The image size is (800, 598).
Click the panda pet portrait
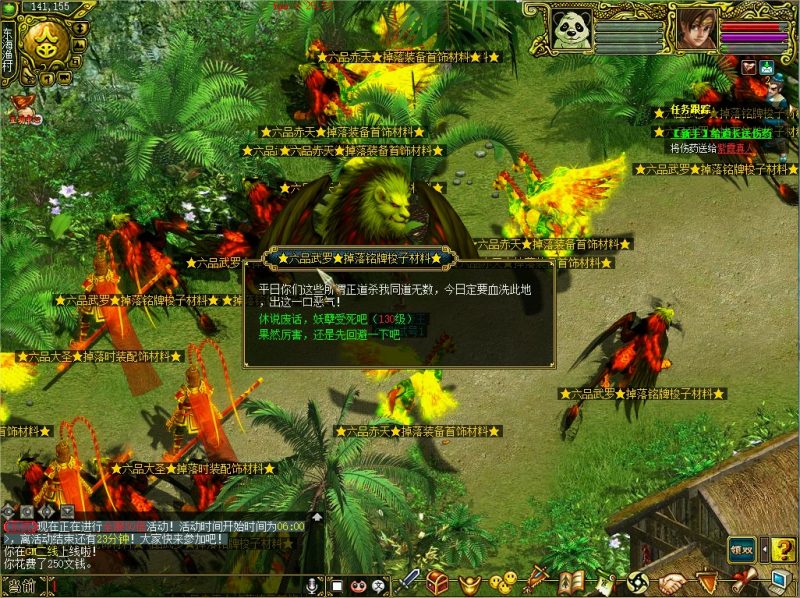573,29
